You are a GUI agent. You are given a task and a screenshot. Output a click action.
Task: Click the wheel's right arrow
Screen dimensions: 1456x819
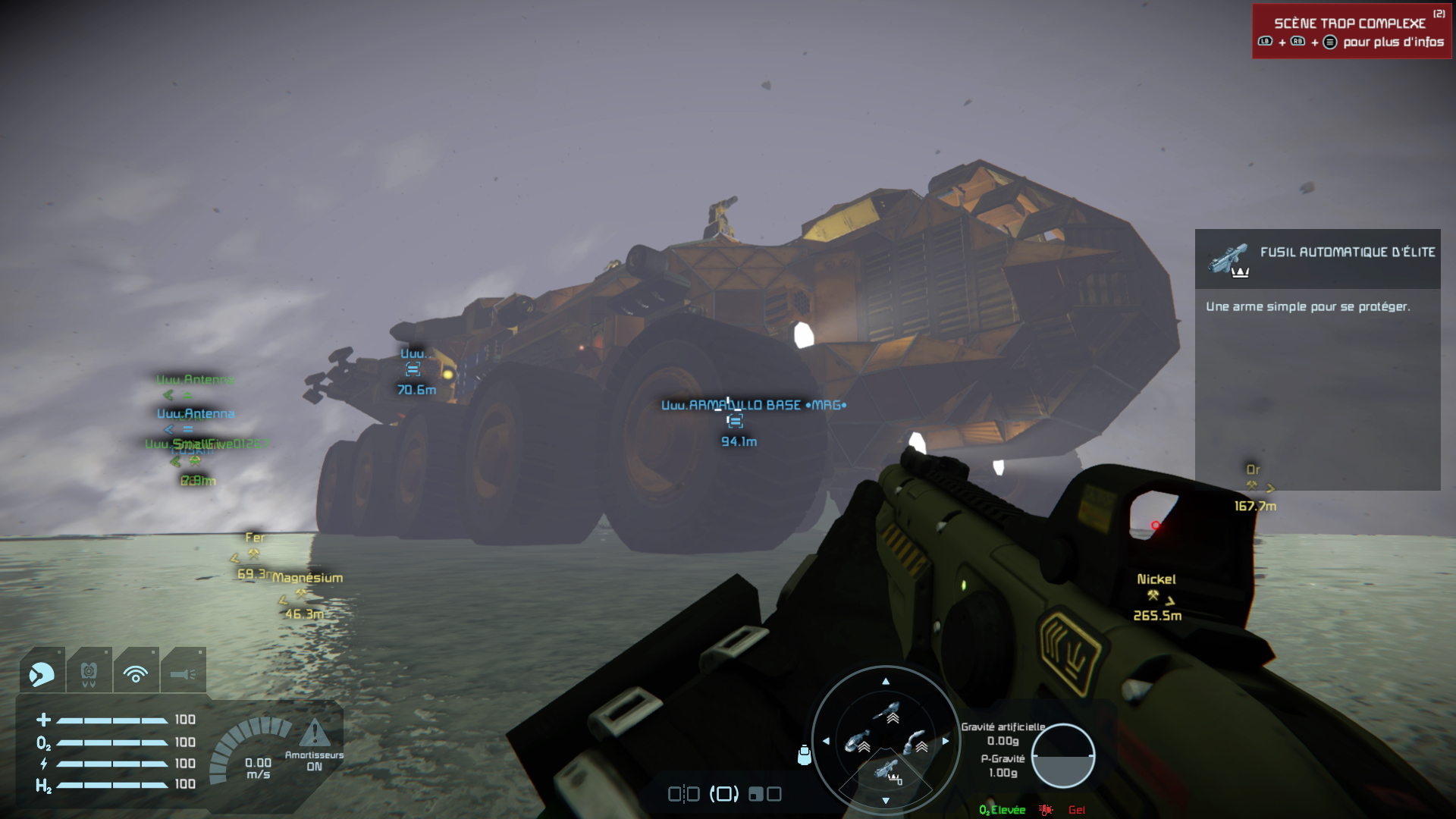tap(946, 741)
